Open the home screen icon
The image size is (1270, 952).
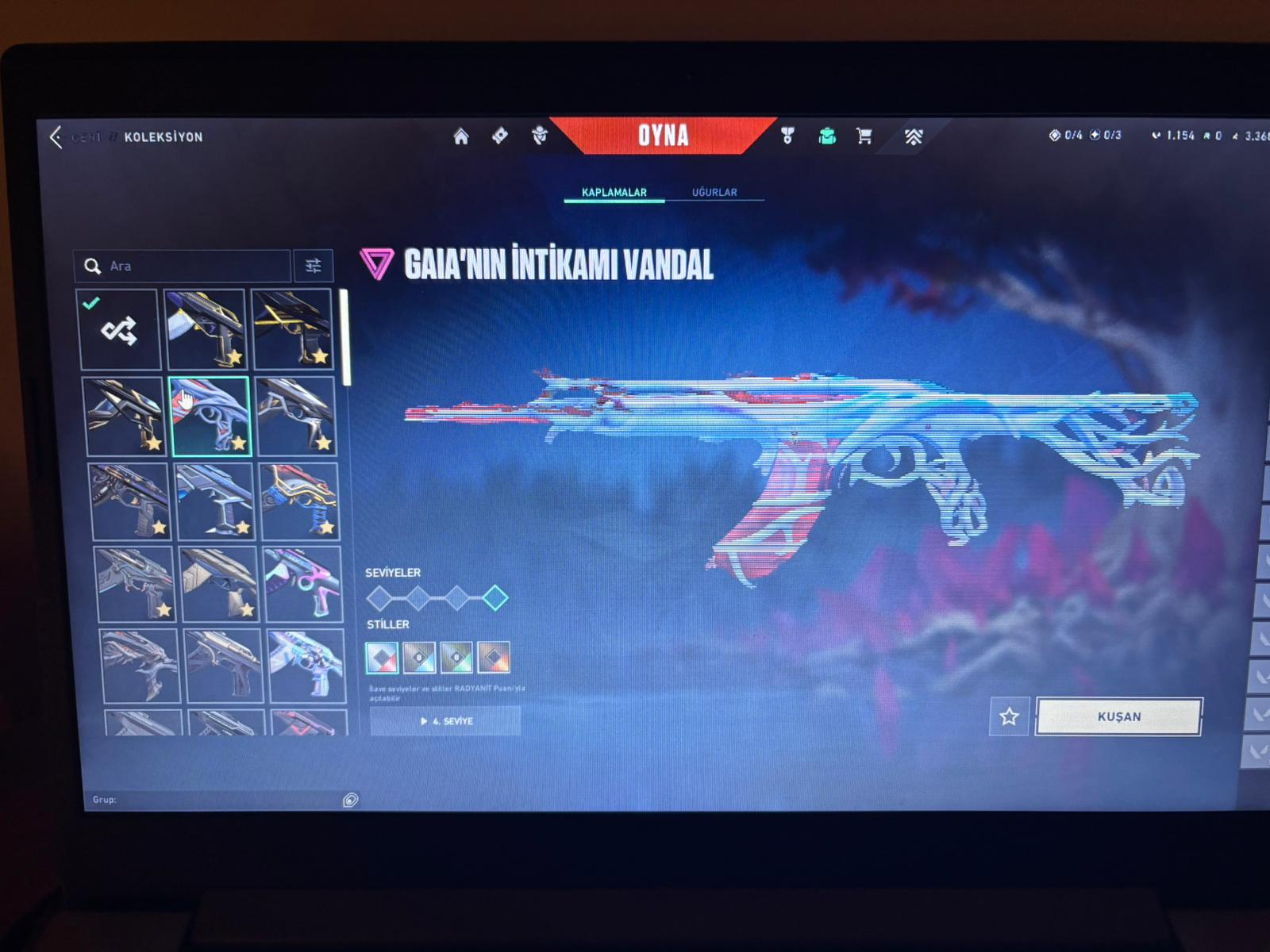(461, 136)
